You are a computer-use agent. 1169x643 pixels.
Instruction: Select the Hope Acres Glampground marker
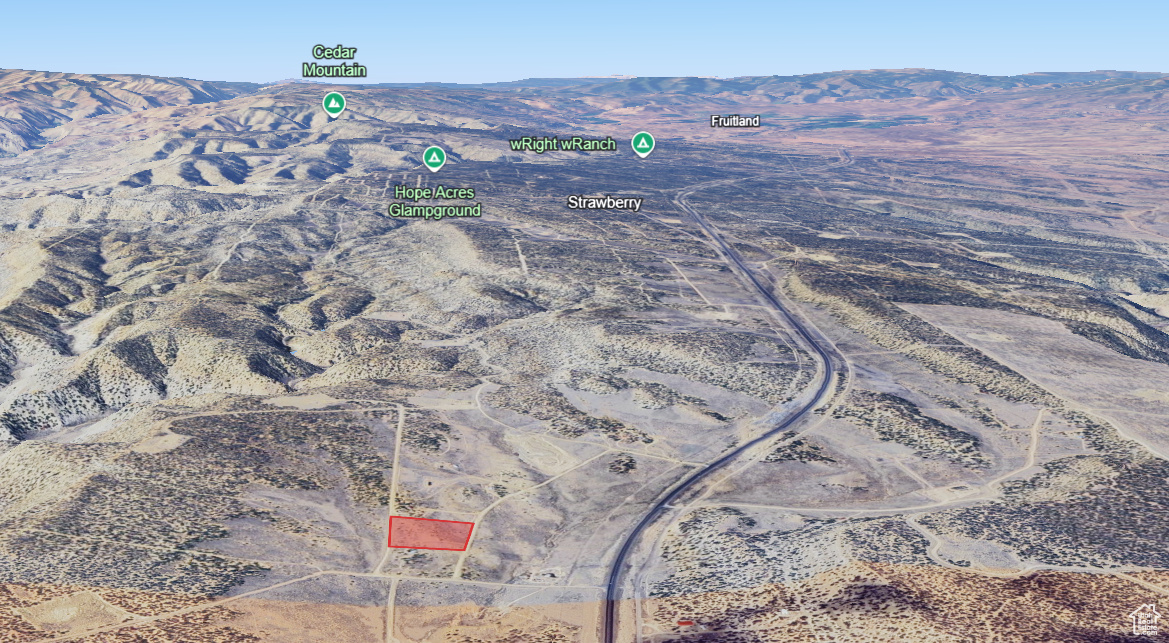point(433,158)
